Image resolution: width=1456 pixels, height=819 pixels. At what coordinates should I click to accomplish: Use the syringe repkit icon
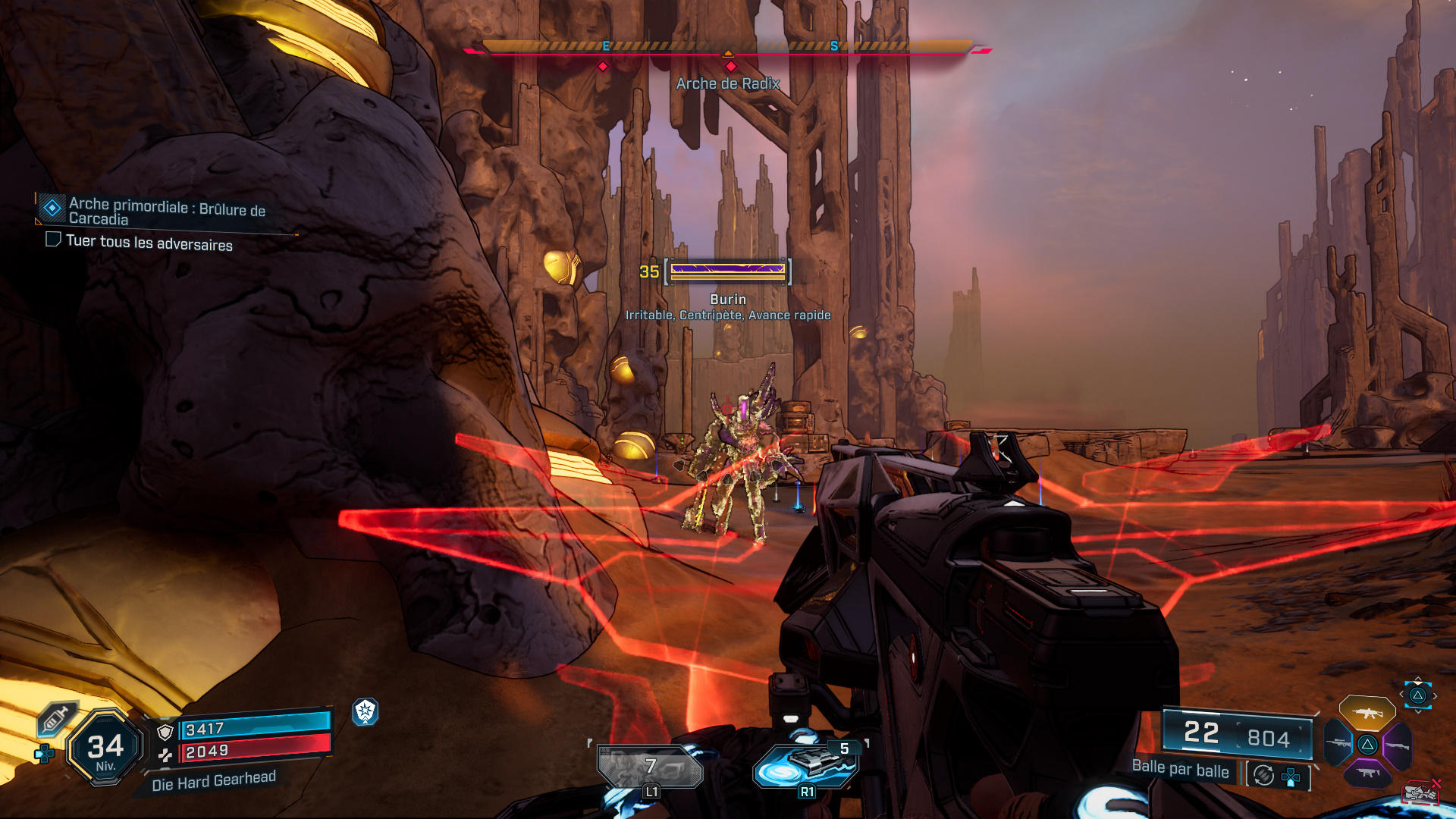[55, 719]
